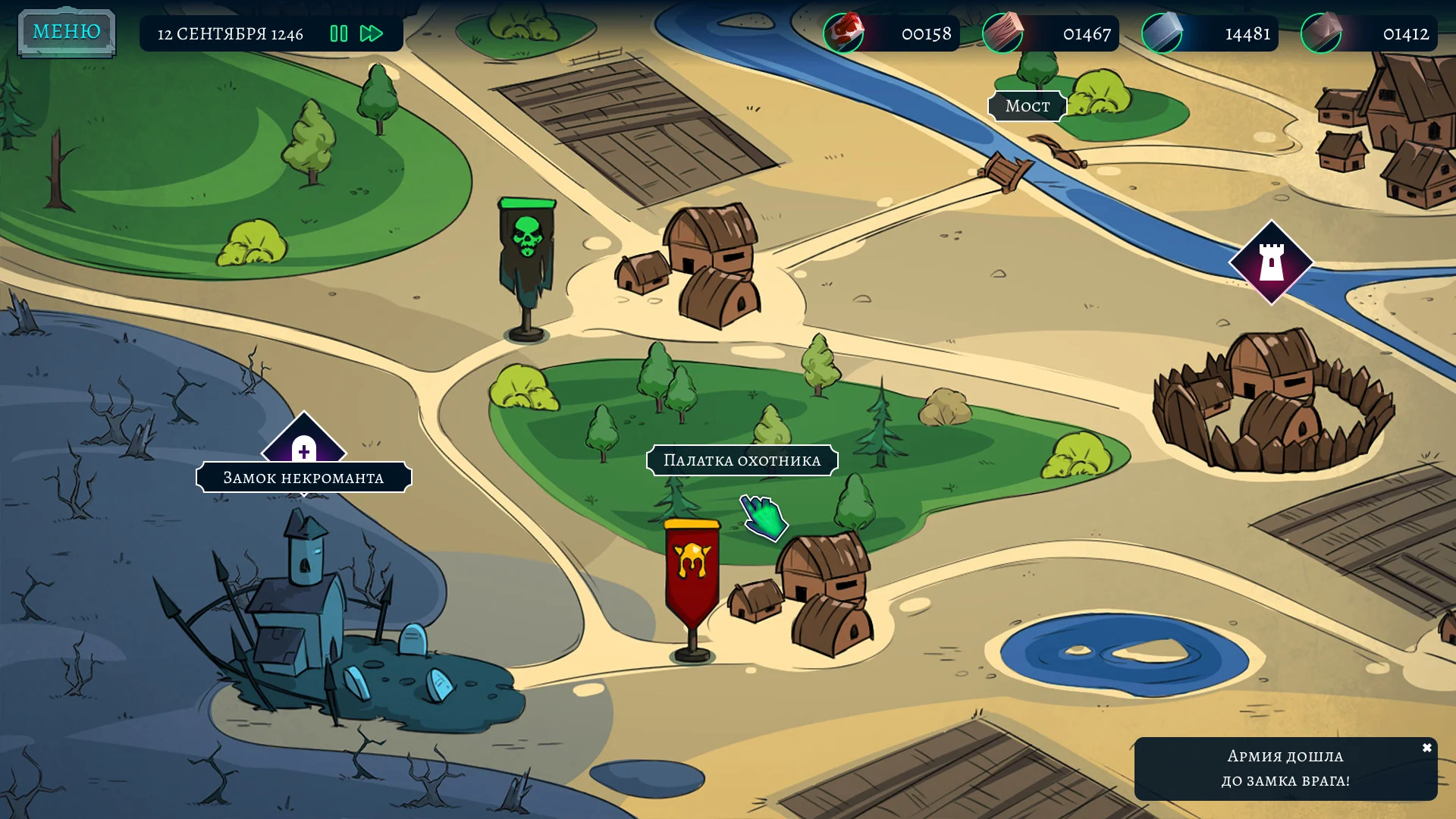Close the army arrival notification
1456x819 pixels.
pyautogui.click(x=1426, y=748)
